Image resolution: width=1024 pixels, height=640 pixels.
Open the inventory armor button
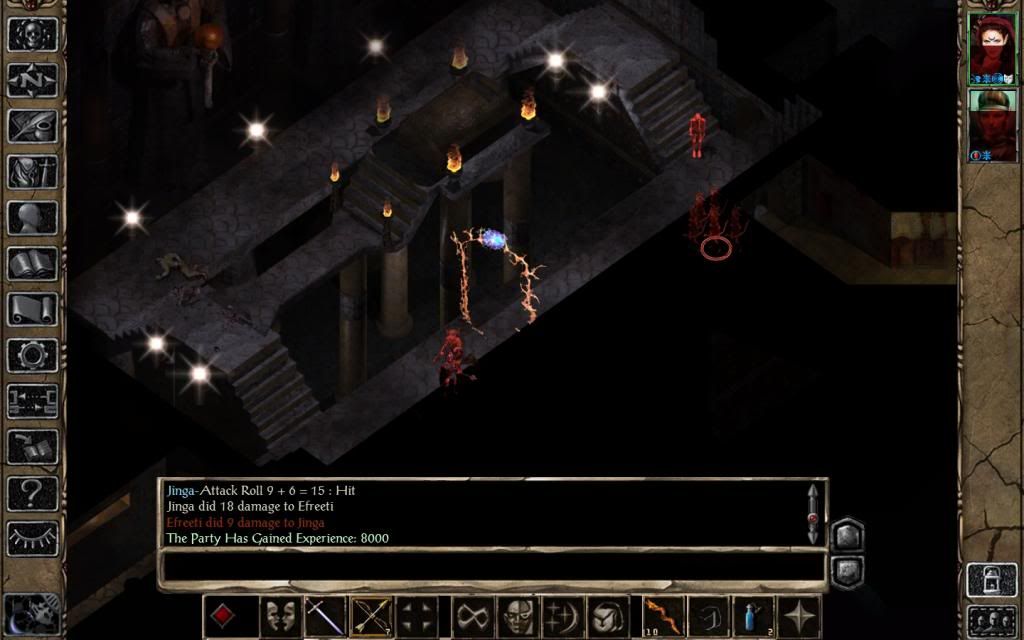coord(32,171)
